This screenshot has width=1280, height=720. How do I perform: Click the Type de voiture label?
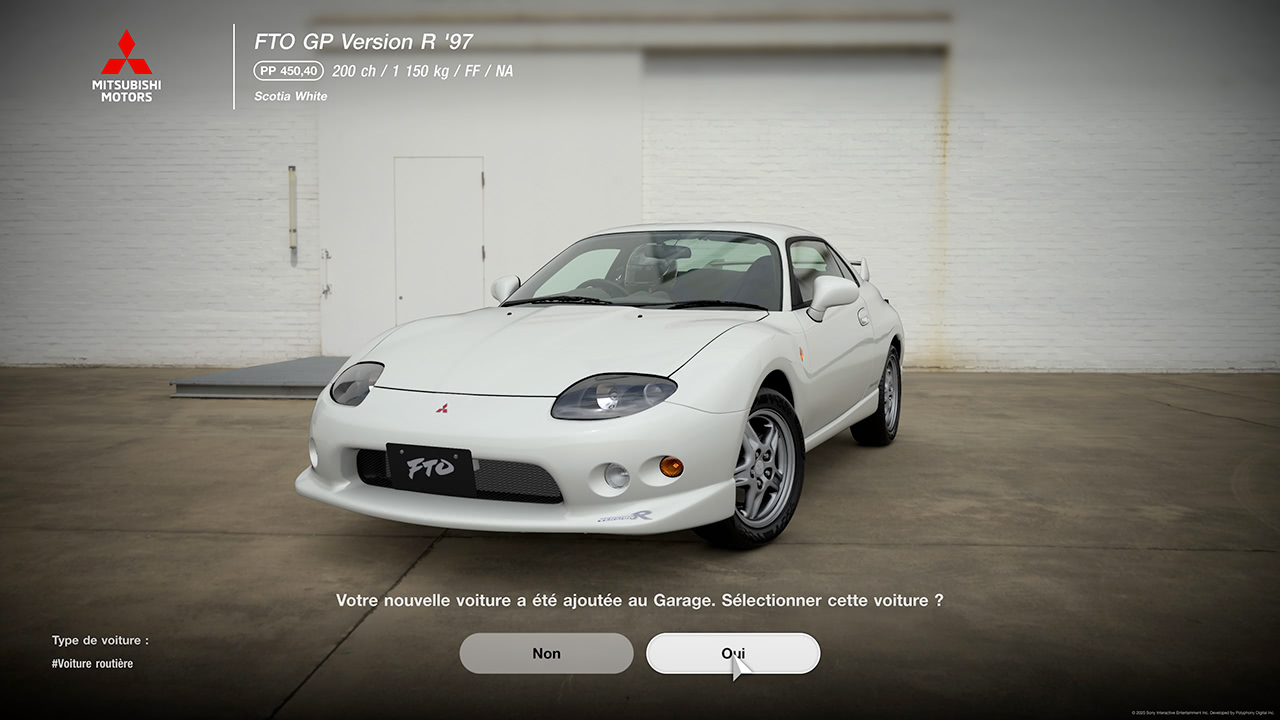tap(101, 640)
